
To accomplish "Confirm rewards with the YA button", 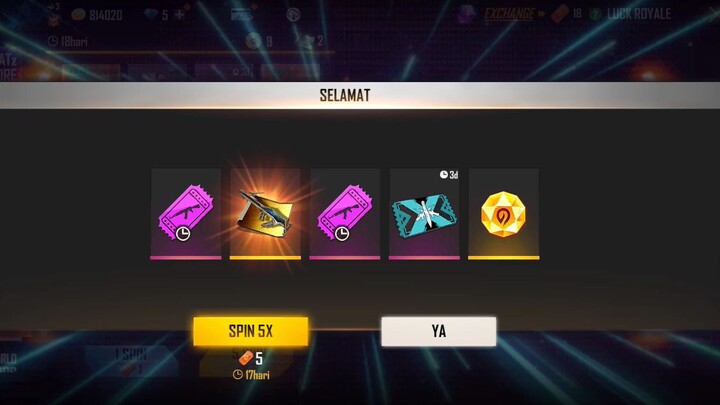I will click(438, 331).
